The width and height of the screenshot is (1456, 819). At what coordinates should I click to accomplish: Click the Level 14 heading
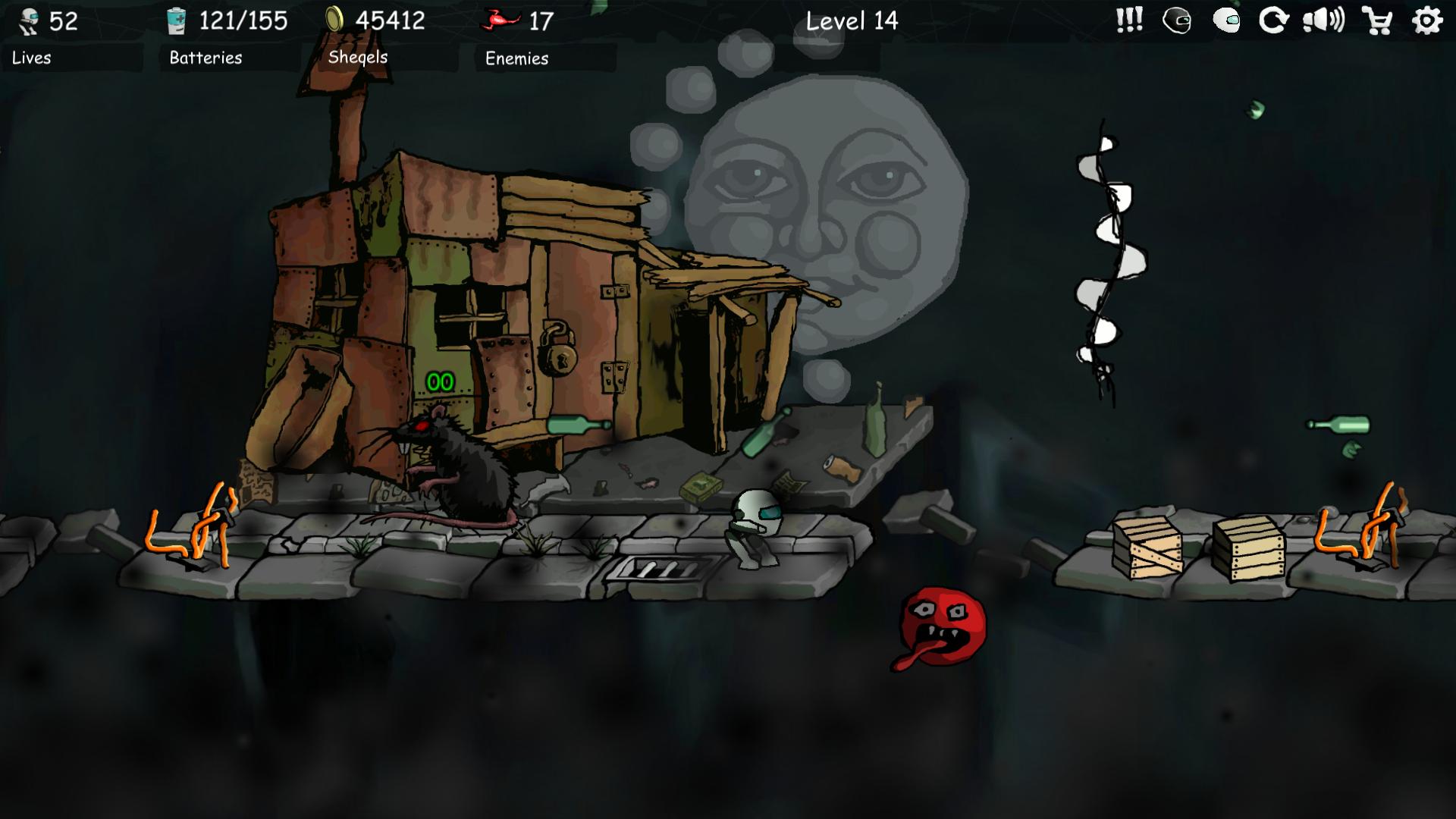(852, 21)
